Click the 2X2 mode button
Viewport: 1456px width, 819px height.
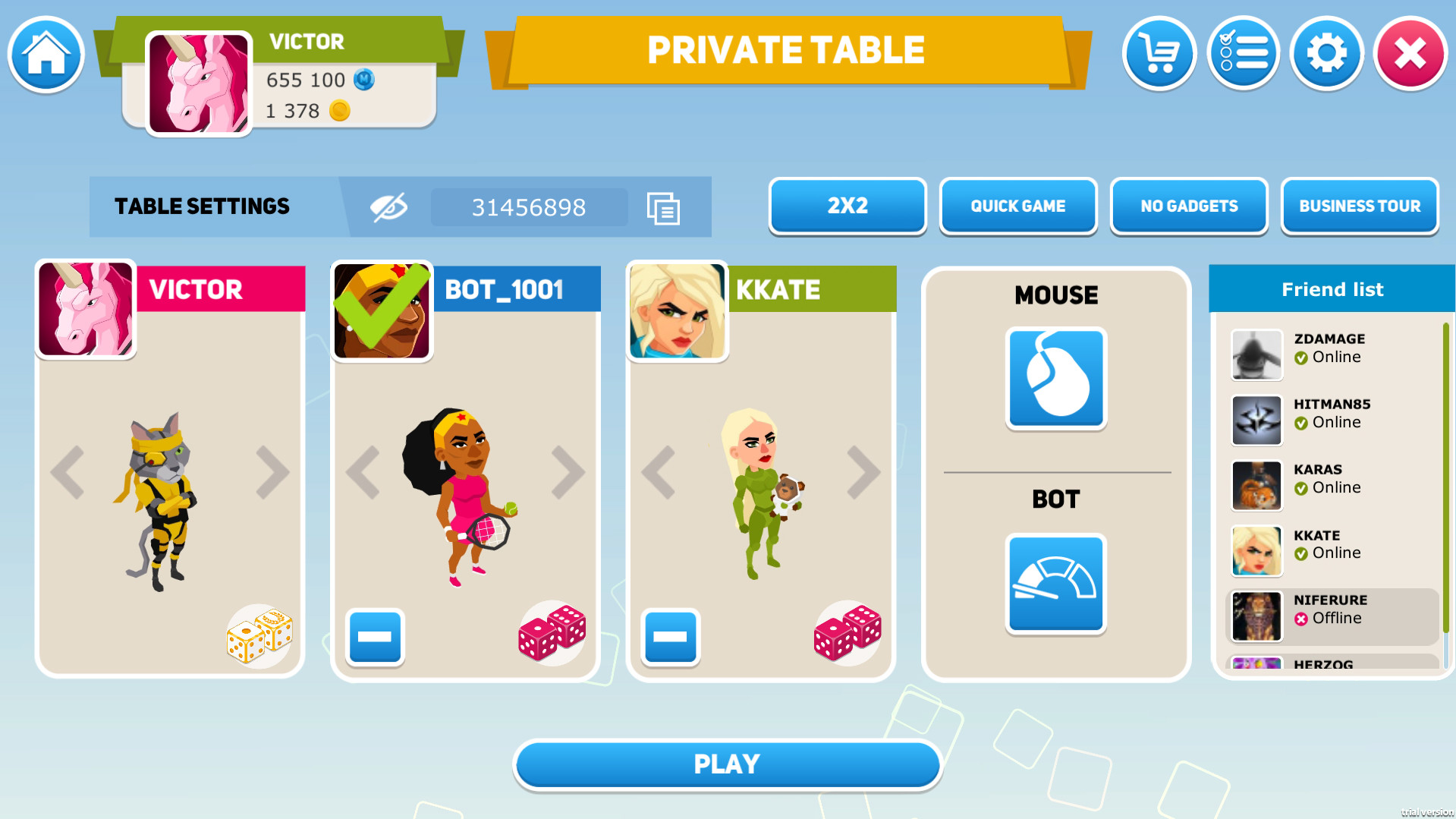[x=847, y=206]
